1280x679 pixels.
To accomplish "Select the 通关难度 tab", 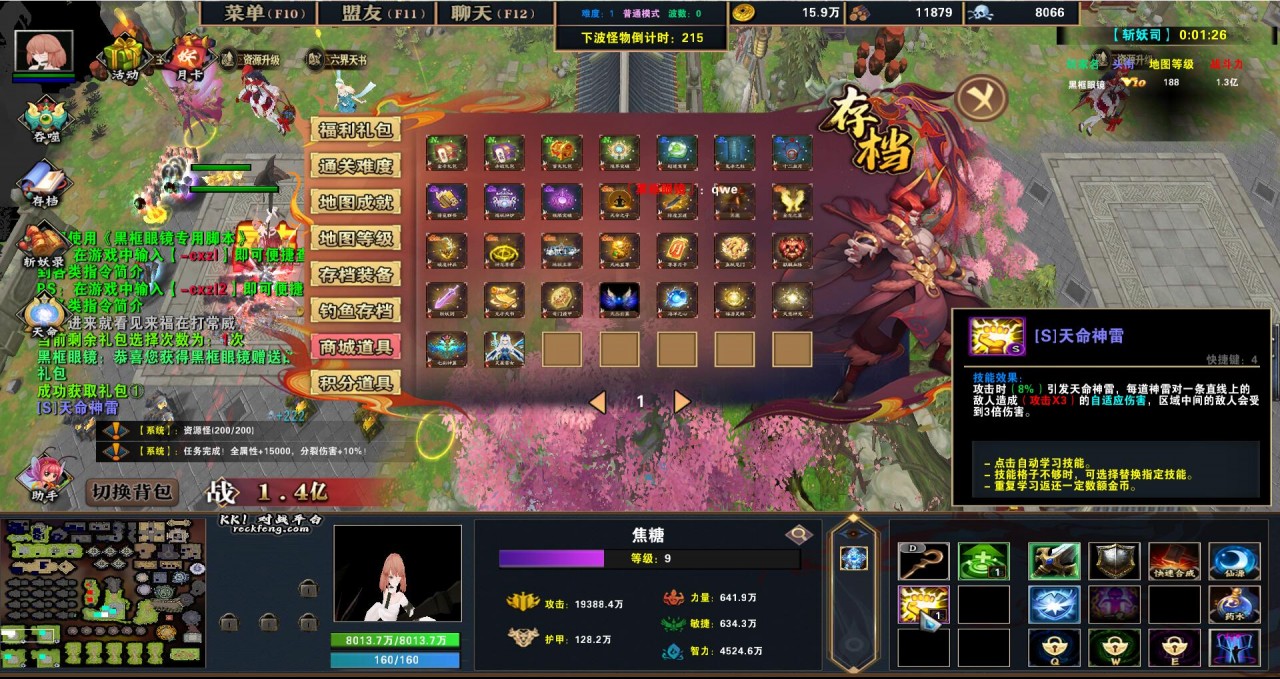I will pos(355,166).
